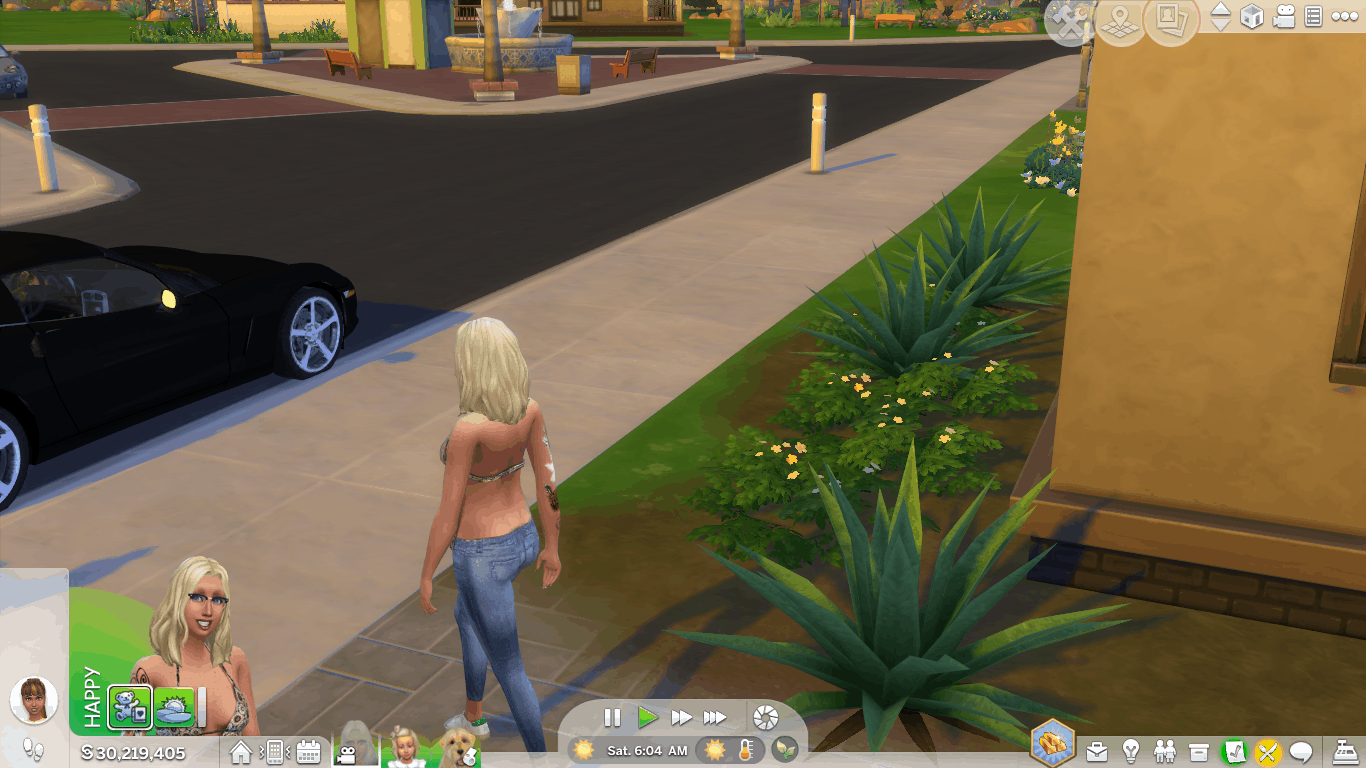
Task: Open the Skills panel lightbulb icon
Action: [1131, 751]
